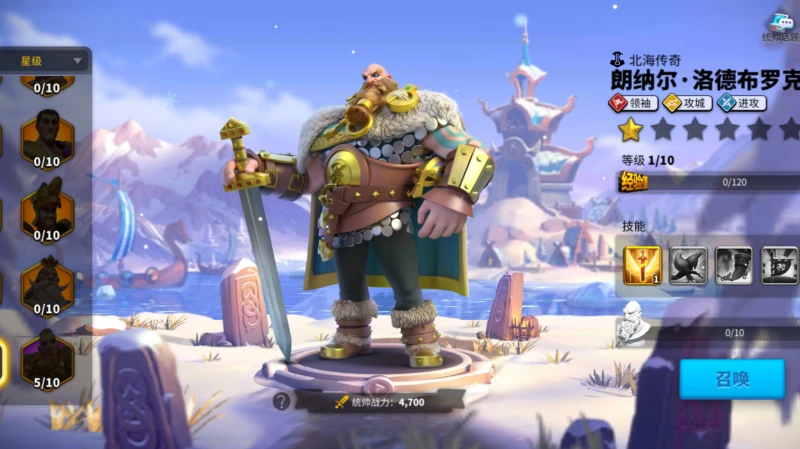
Task: Select the commander portrait showing 5/10
Action: click(x=46, y=357)
